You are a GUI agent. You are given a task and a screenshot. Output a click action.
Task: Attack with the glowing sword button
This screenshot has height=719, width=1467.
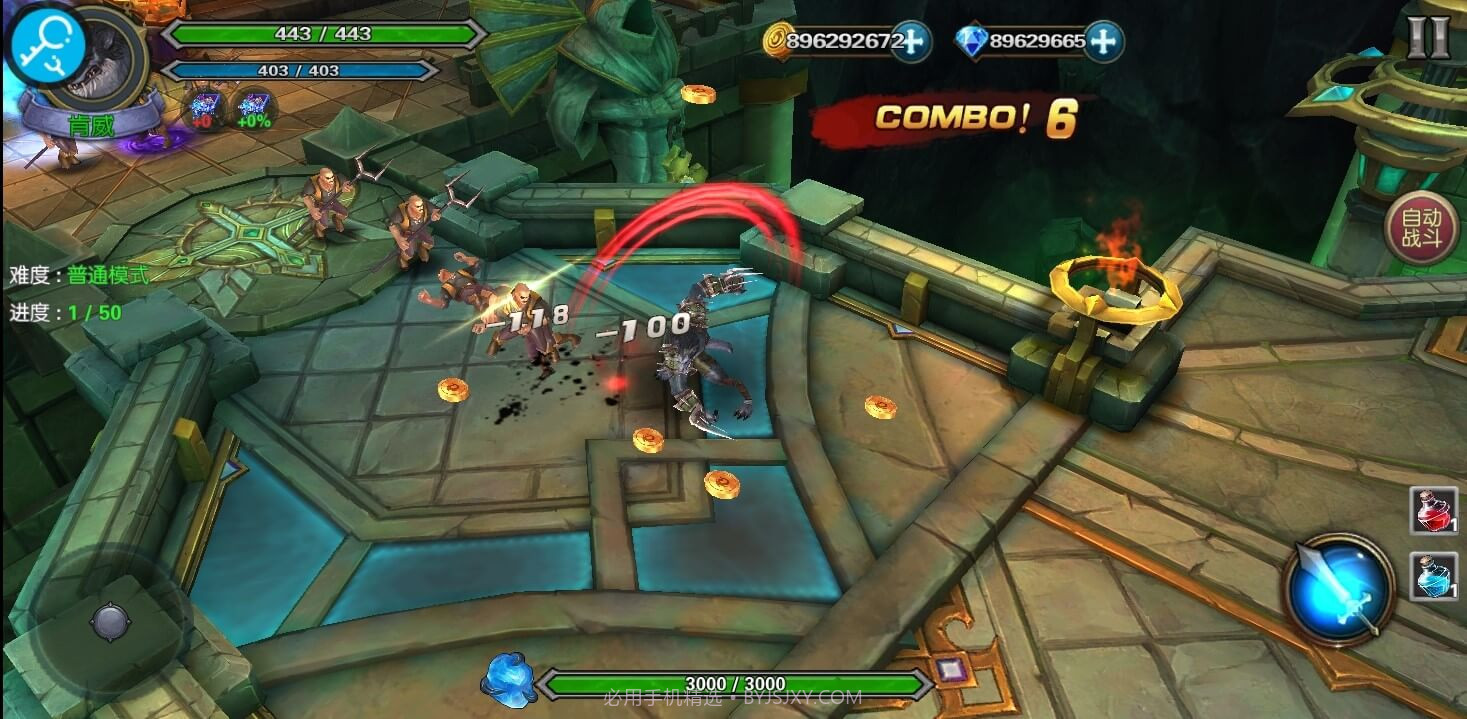(x=1339, y=587)
